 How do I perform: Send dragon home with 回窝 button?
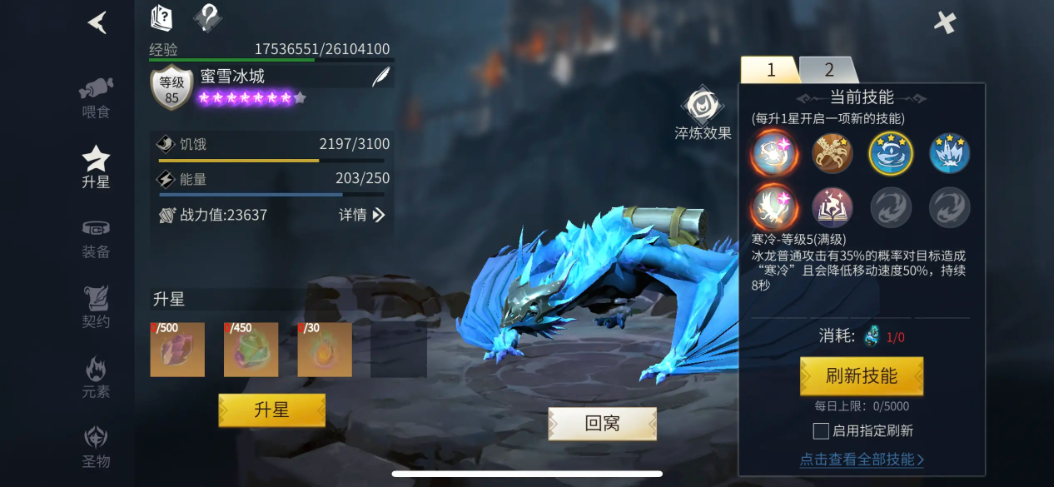click(x=602, y=423)
